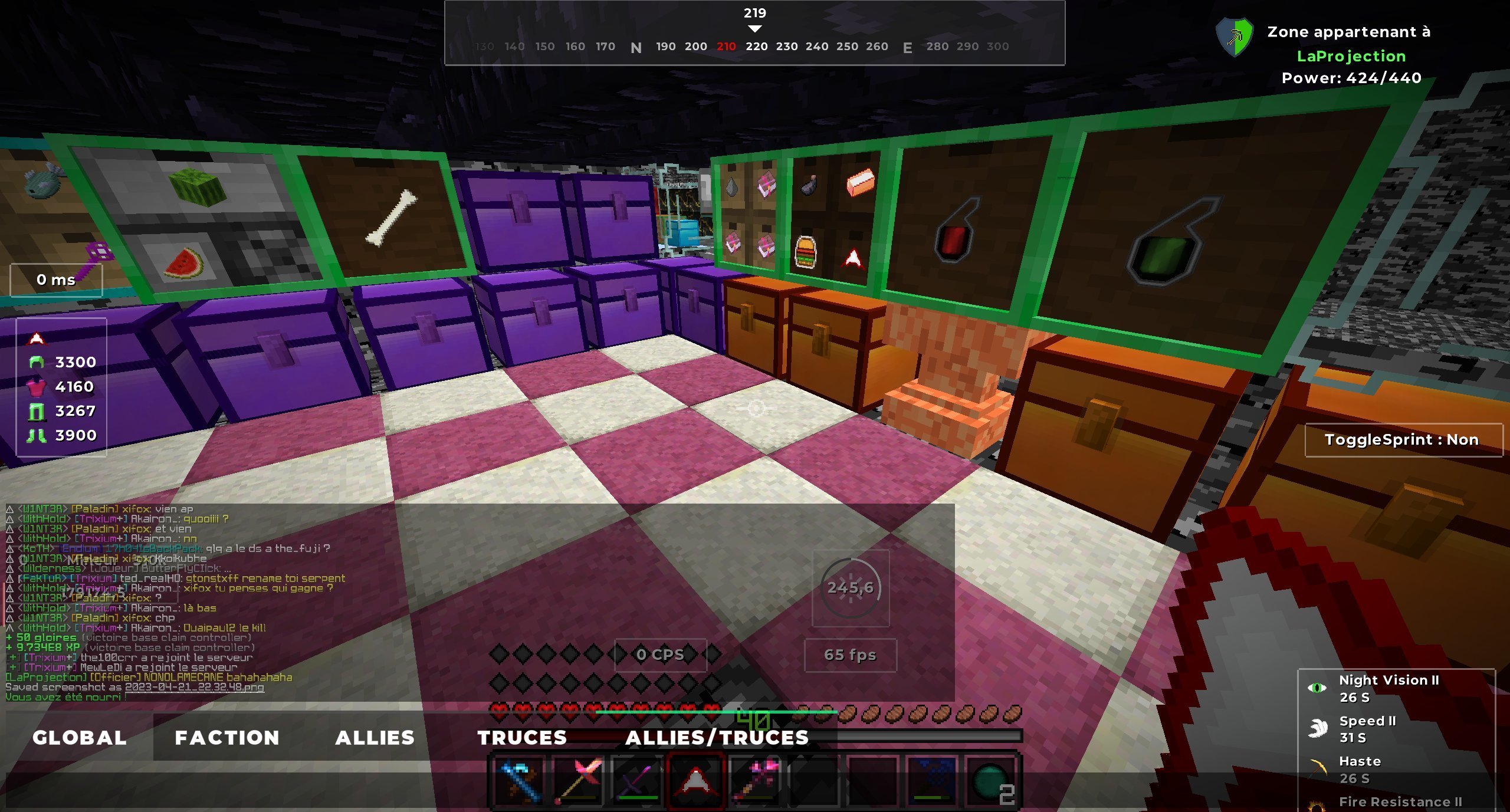Select the leggings icon showing 3267
The width and height of the screenshot is (1510, 812).
coord(37,412)
